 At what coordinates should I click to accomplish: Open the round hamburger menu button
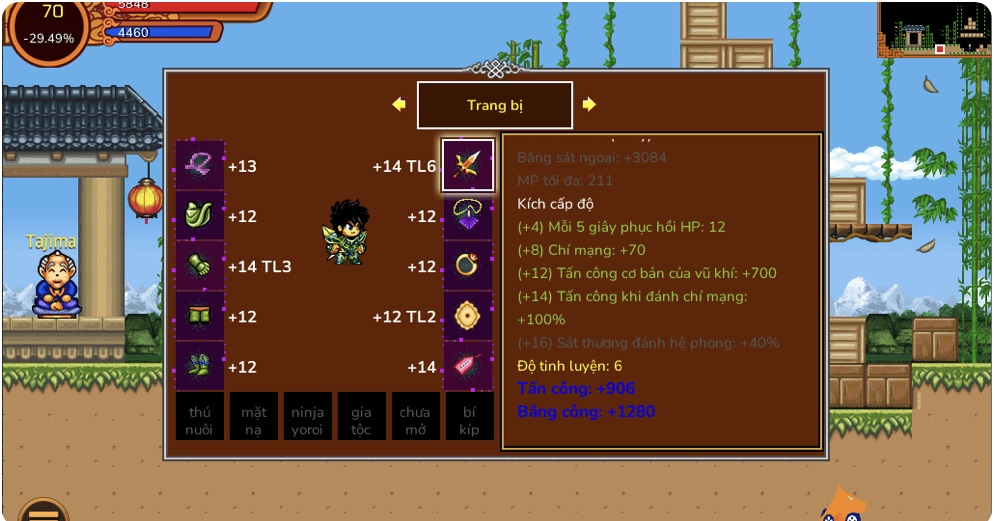[43, 511]
